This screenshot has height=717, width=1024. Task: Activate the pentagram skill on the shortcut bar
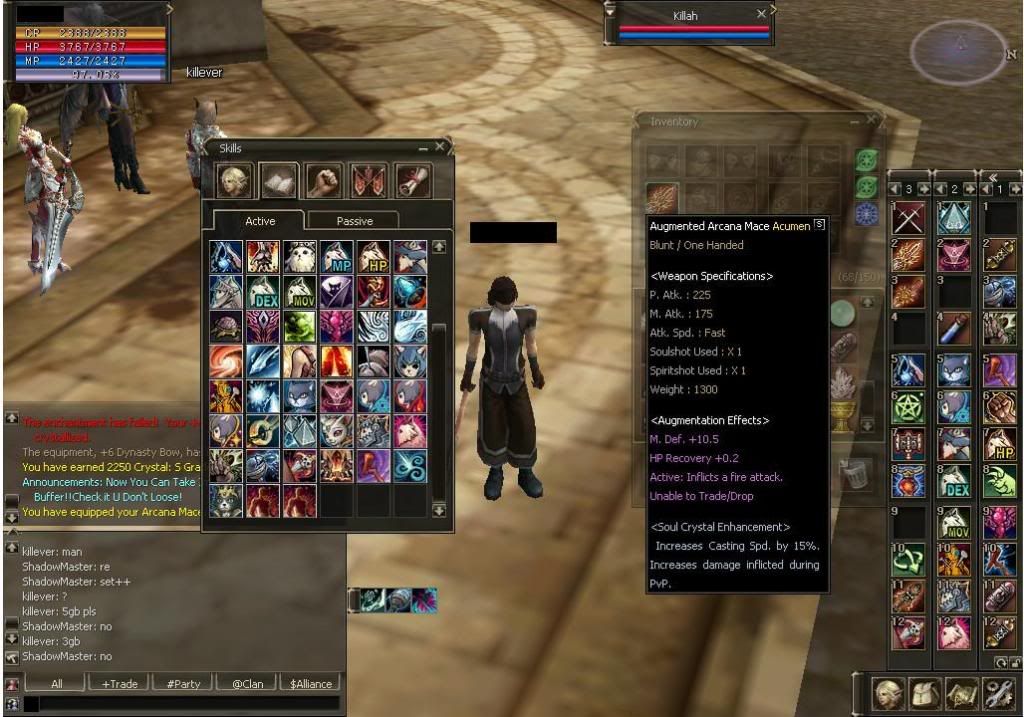coord(907,406)
